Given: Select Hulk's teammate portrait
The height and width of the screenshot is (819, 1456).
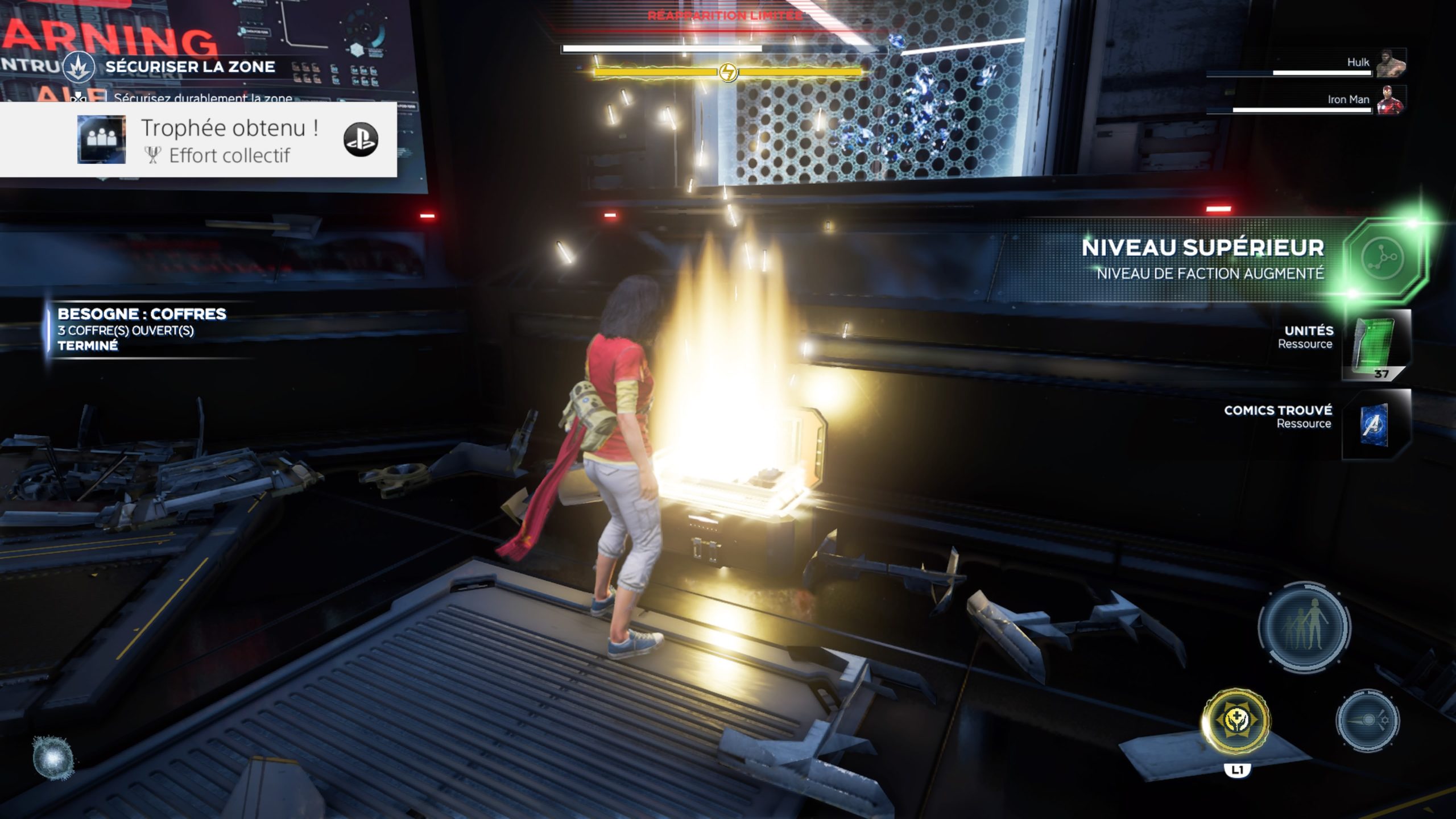Looking at the screenshot, I should 1391,63.
